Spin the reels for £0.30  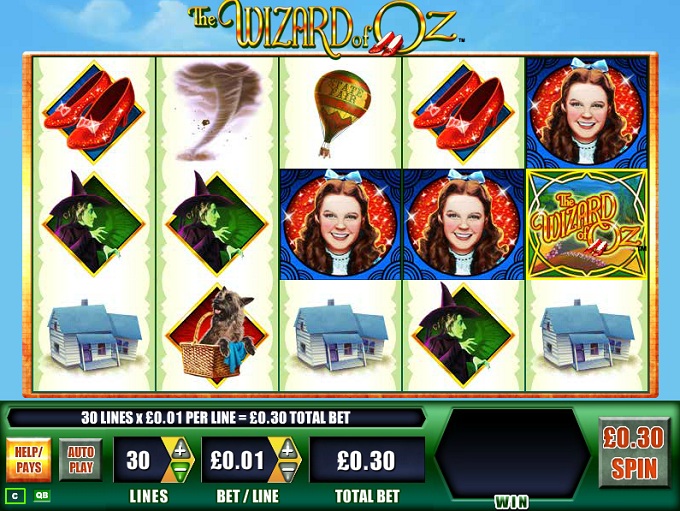click(x=634, y=452)
